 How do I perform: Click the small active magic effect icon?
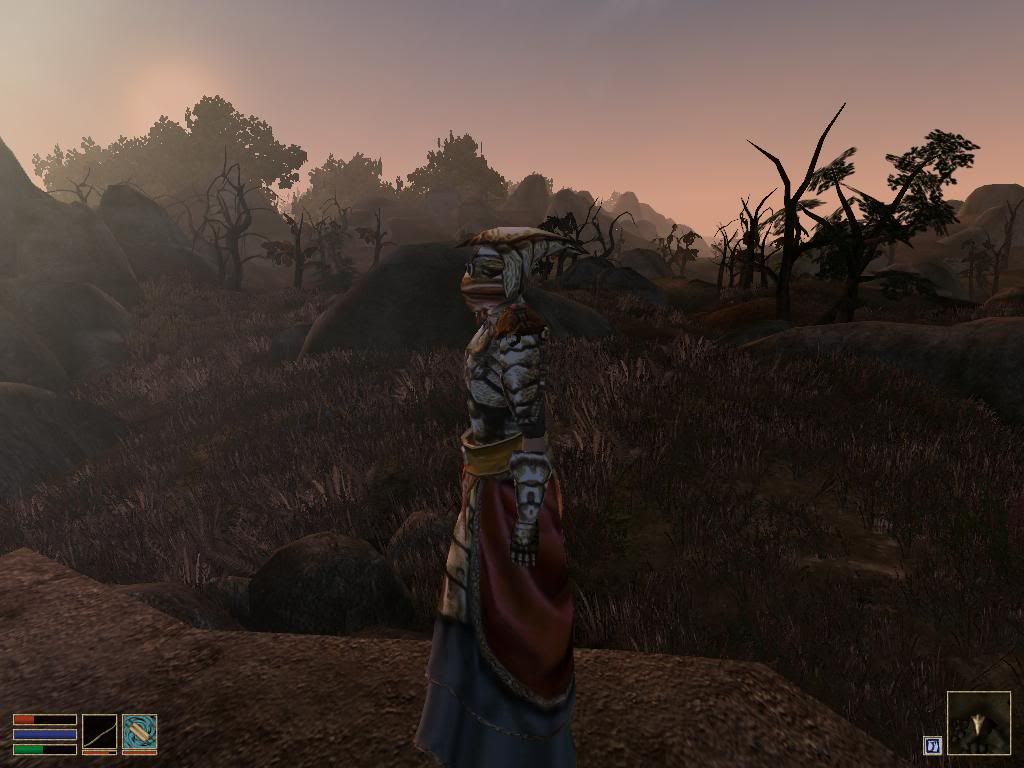pyautogui.click(x=932, y=745)
